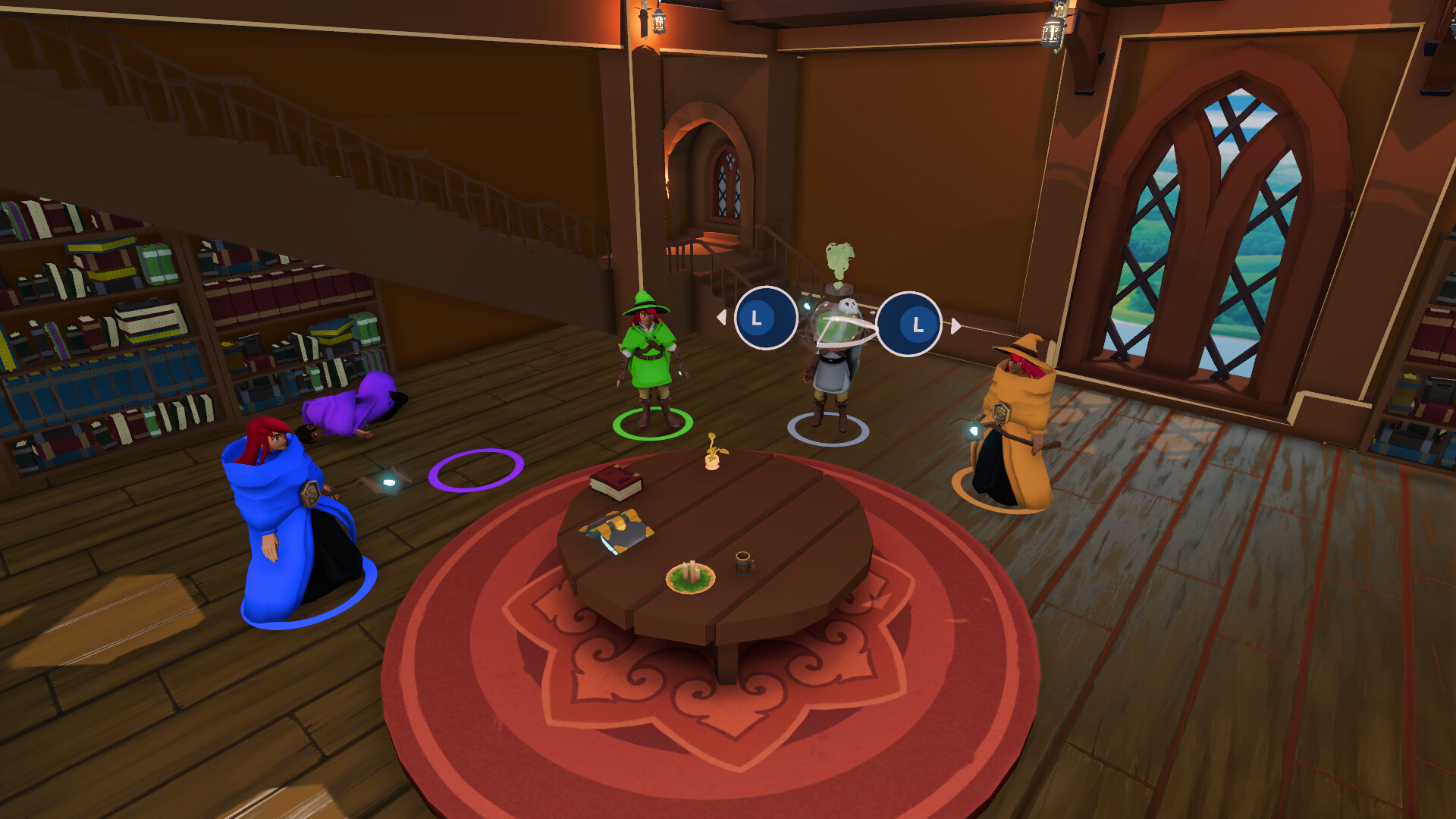Select the arched library window
Image resolution: width=1456 pixels, height=819 pixels.
pyautogui.click(x=1221, y=227)
